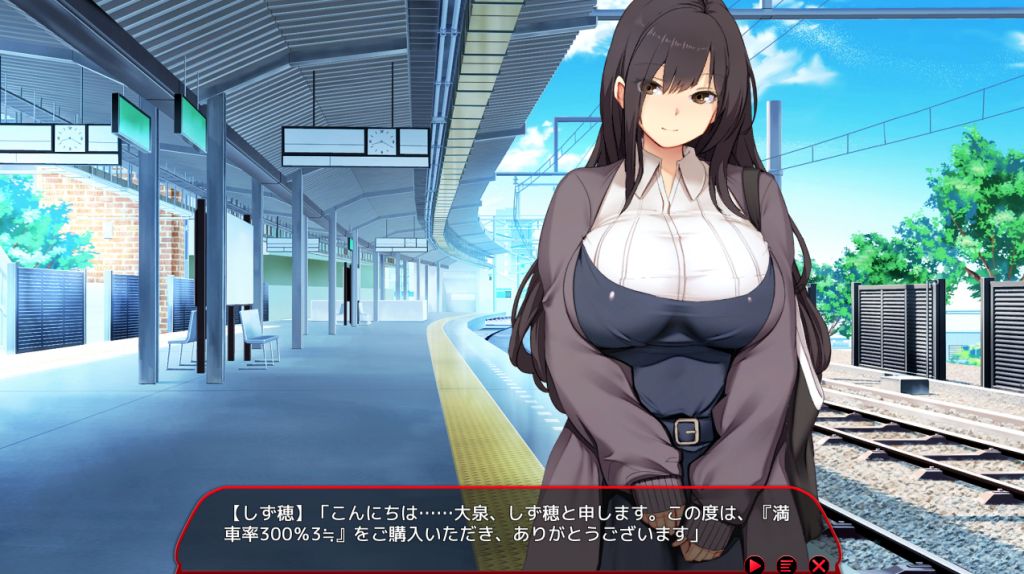Hide the dialogue box with the X button
This screenshot has height=574, width=1024.
point(819,565)
